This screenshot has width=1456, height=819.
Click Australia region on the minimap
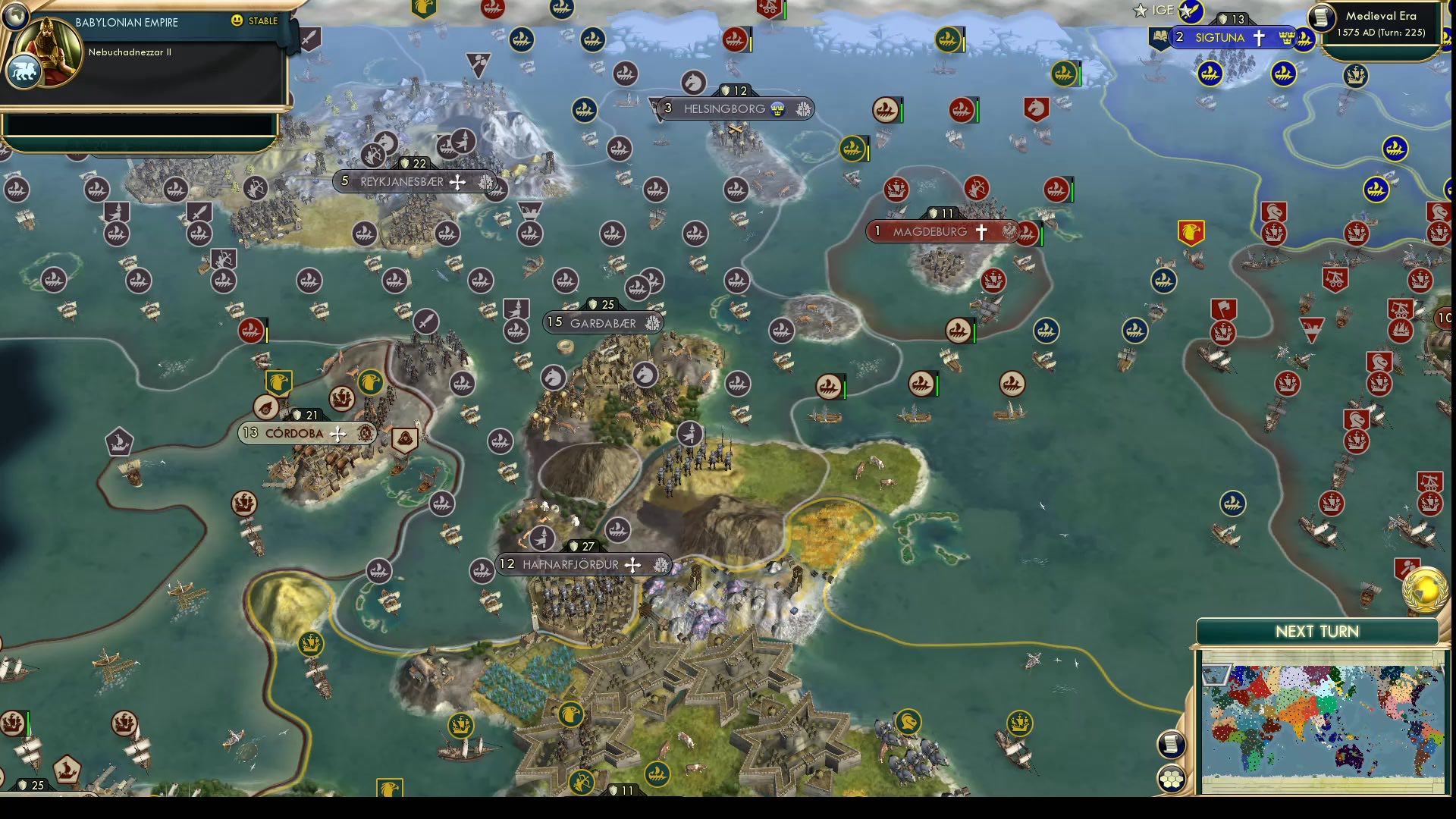(x=1350, y=756)
